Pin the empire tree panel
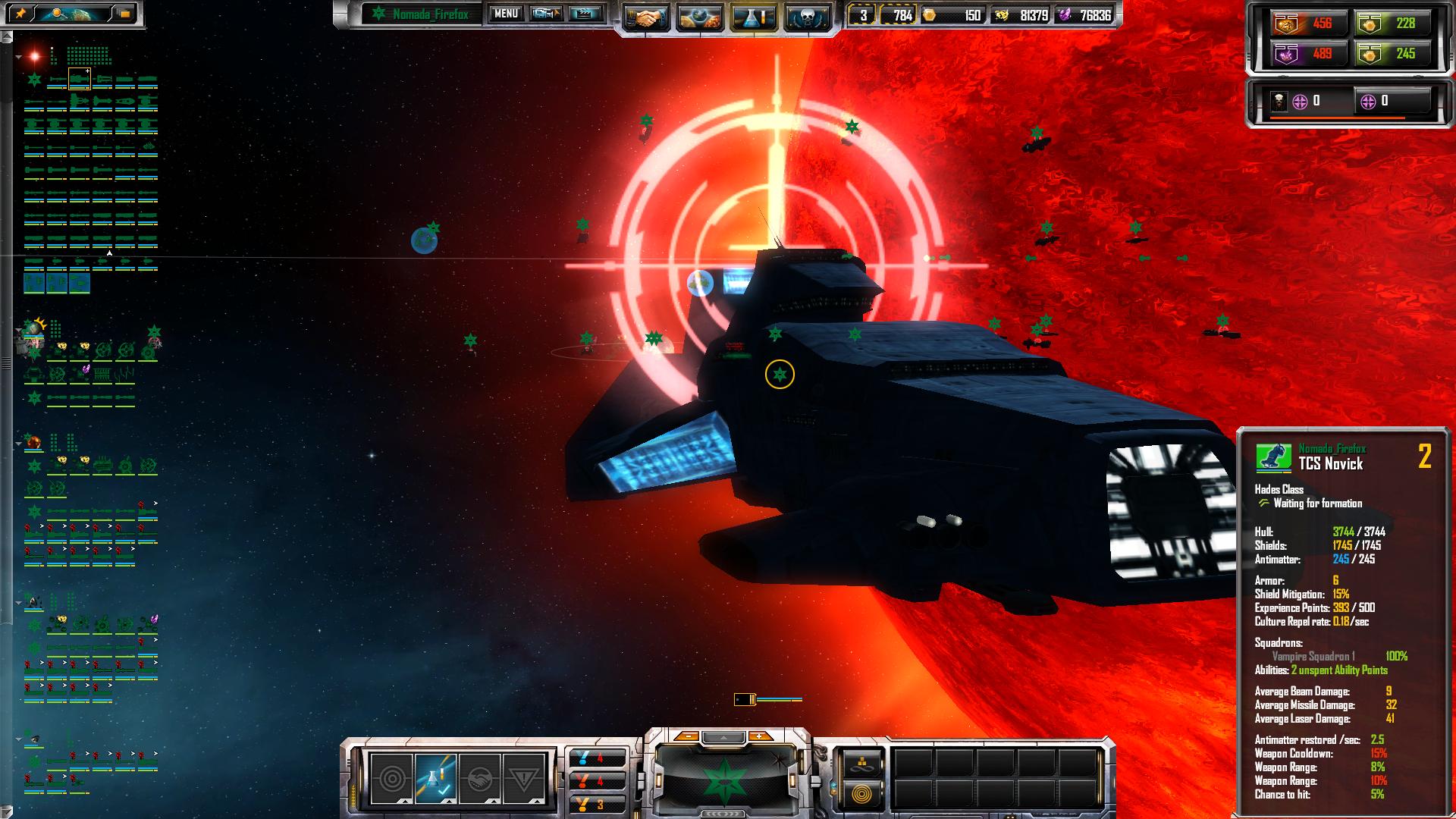 [x=20, y=14]
